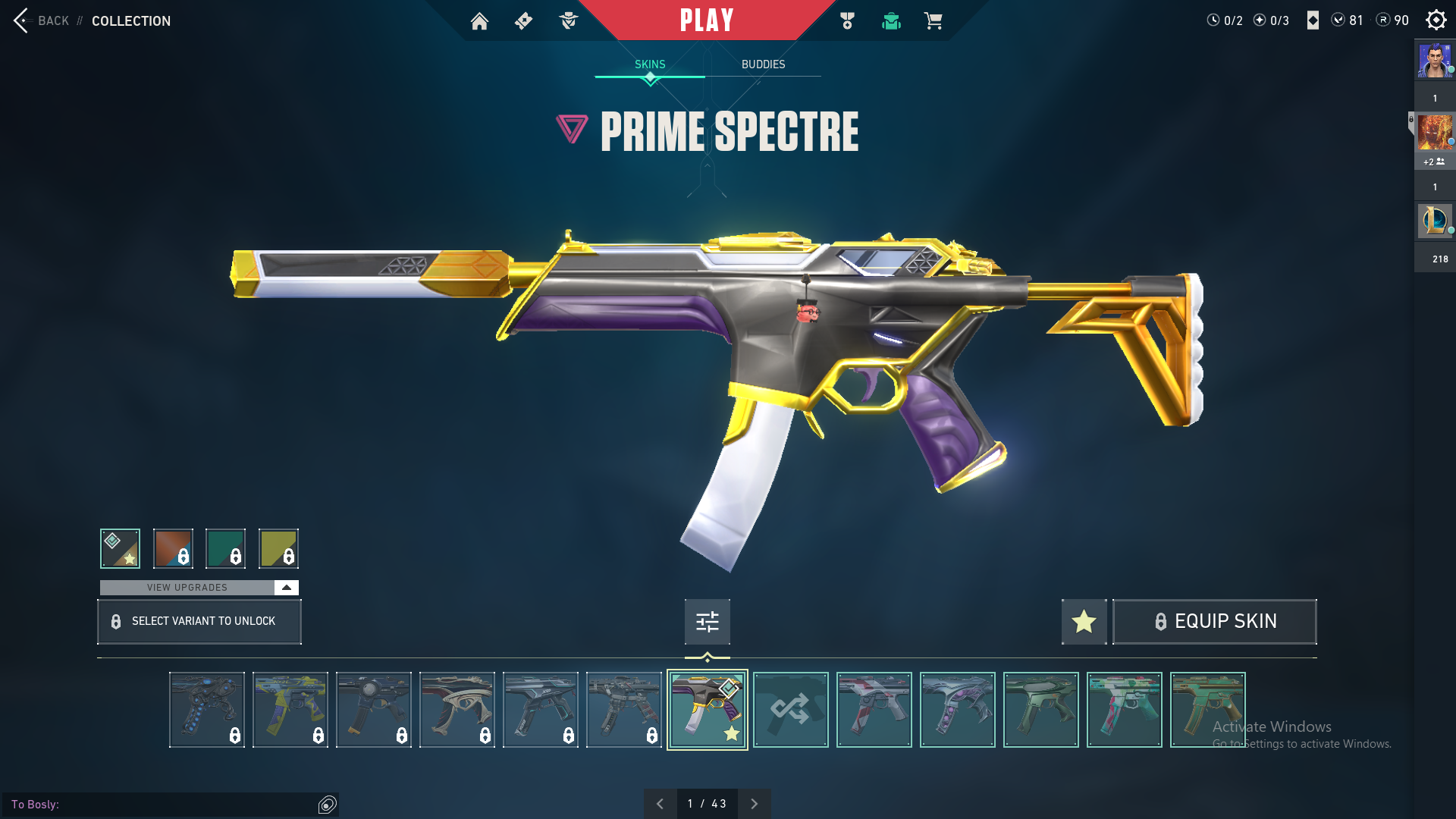The height and width of the screenshot is (819, 1456).
Task: Open the skin filter sliders button
Action: pos(707,622)
